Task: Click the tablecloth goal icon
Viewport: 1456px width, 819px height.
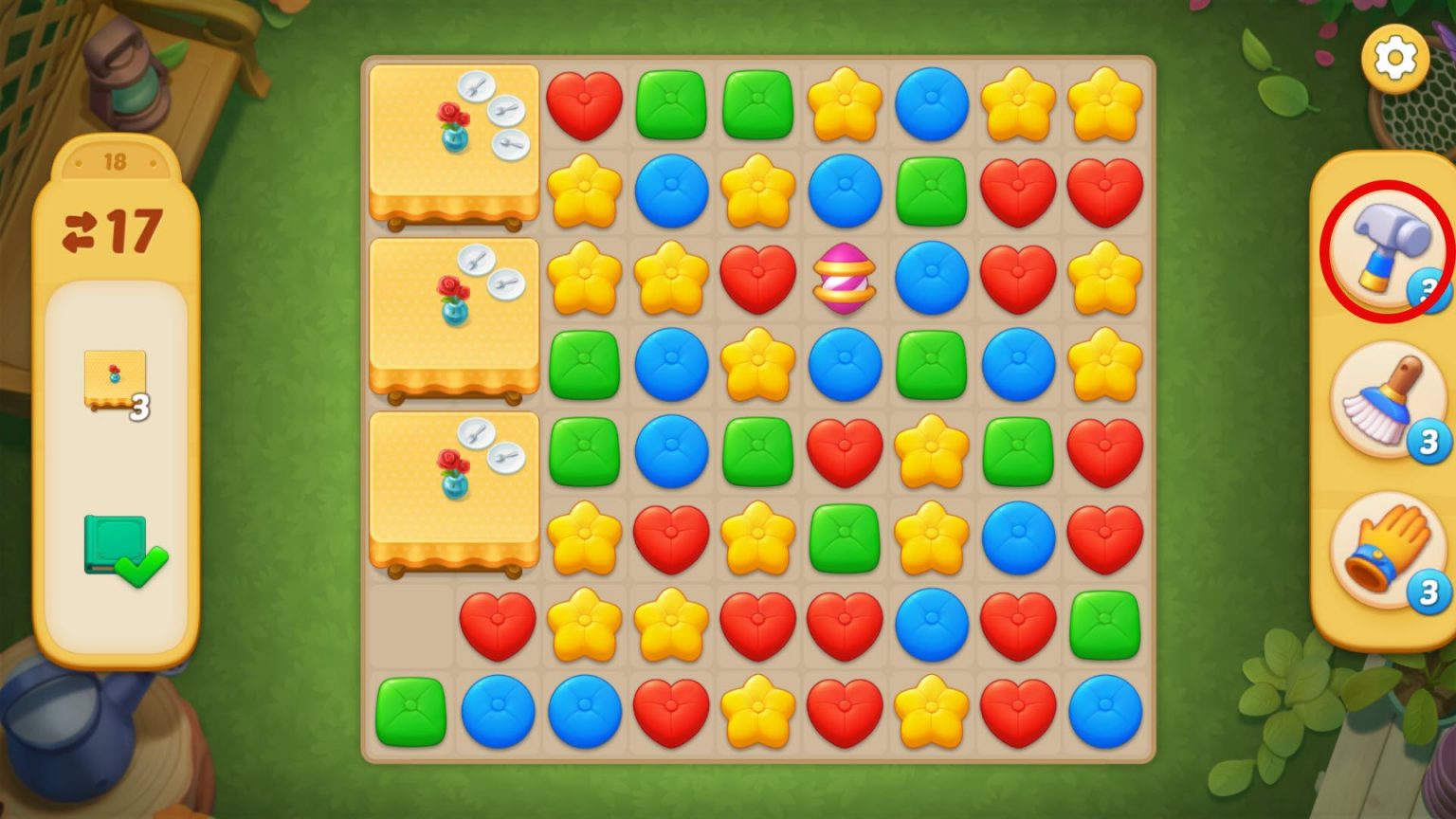Action: (x=116, y=374)
